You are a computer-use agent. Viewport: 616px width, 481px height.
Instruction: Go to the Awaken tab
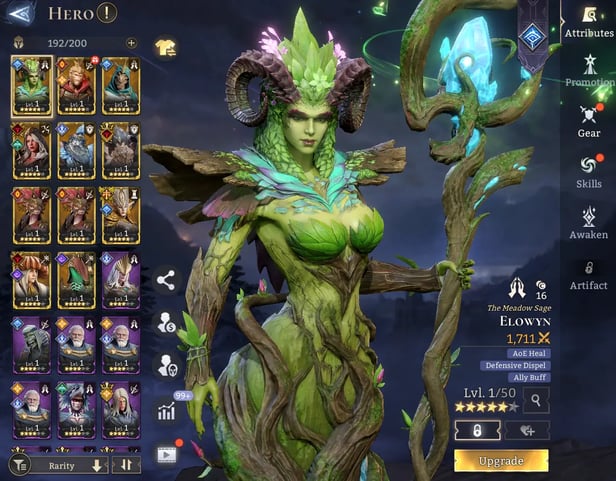point(589,222)
